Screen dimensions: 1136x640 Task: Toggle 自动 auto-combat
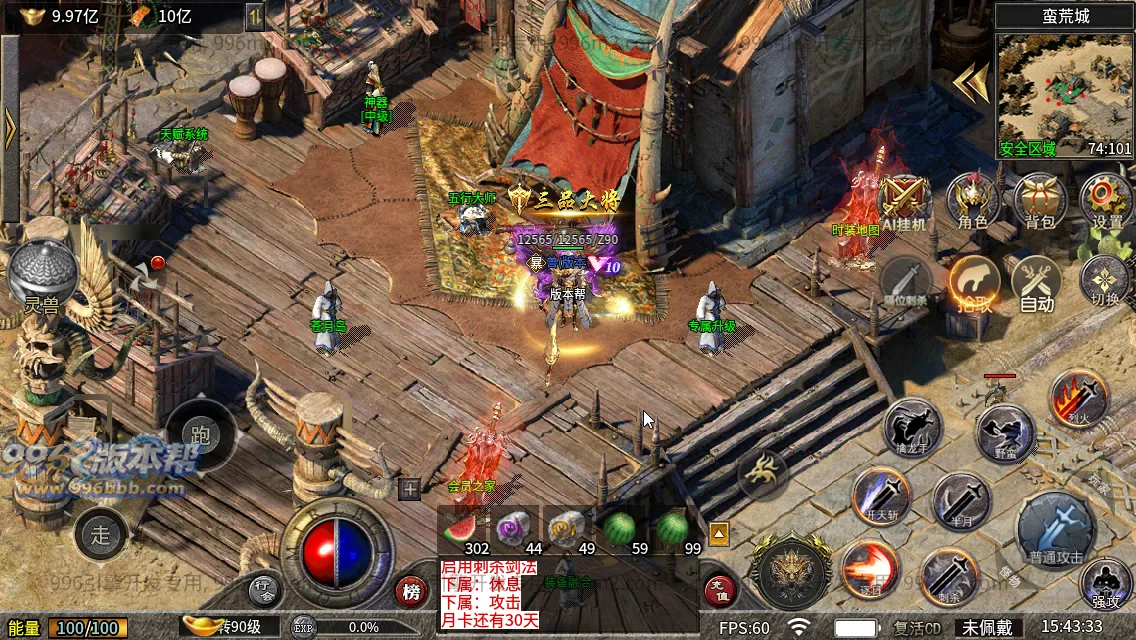(x=1037, y=283)
